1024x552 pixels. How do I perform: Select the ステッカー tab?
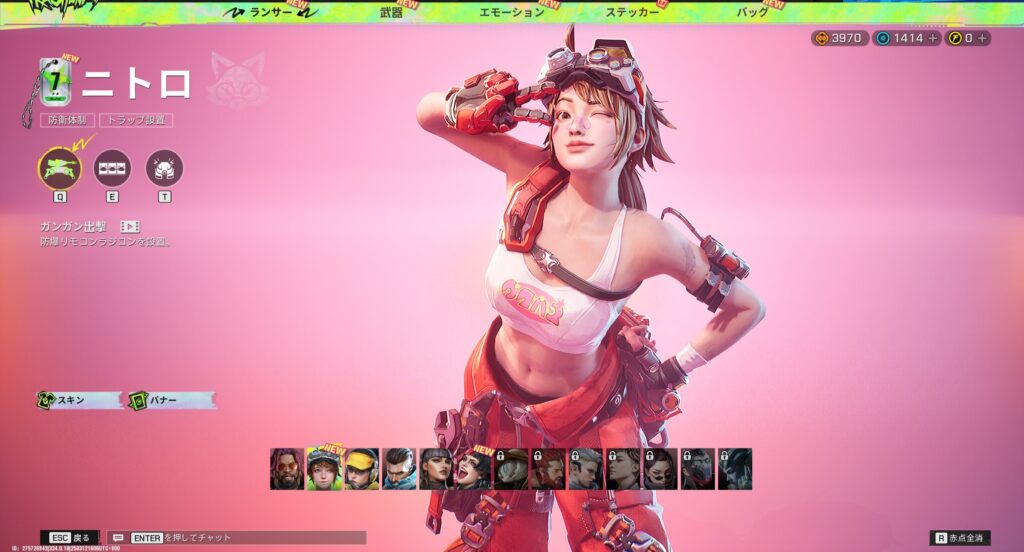coord(632,12)
